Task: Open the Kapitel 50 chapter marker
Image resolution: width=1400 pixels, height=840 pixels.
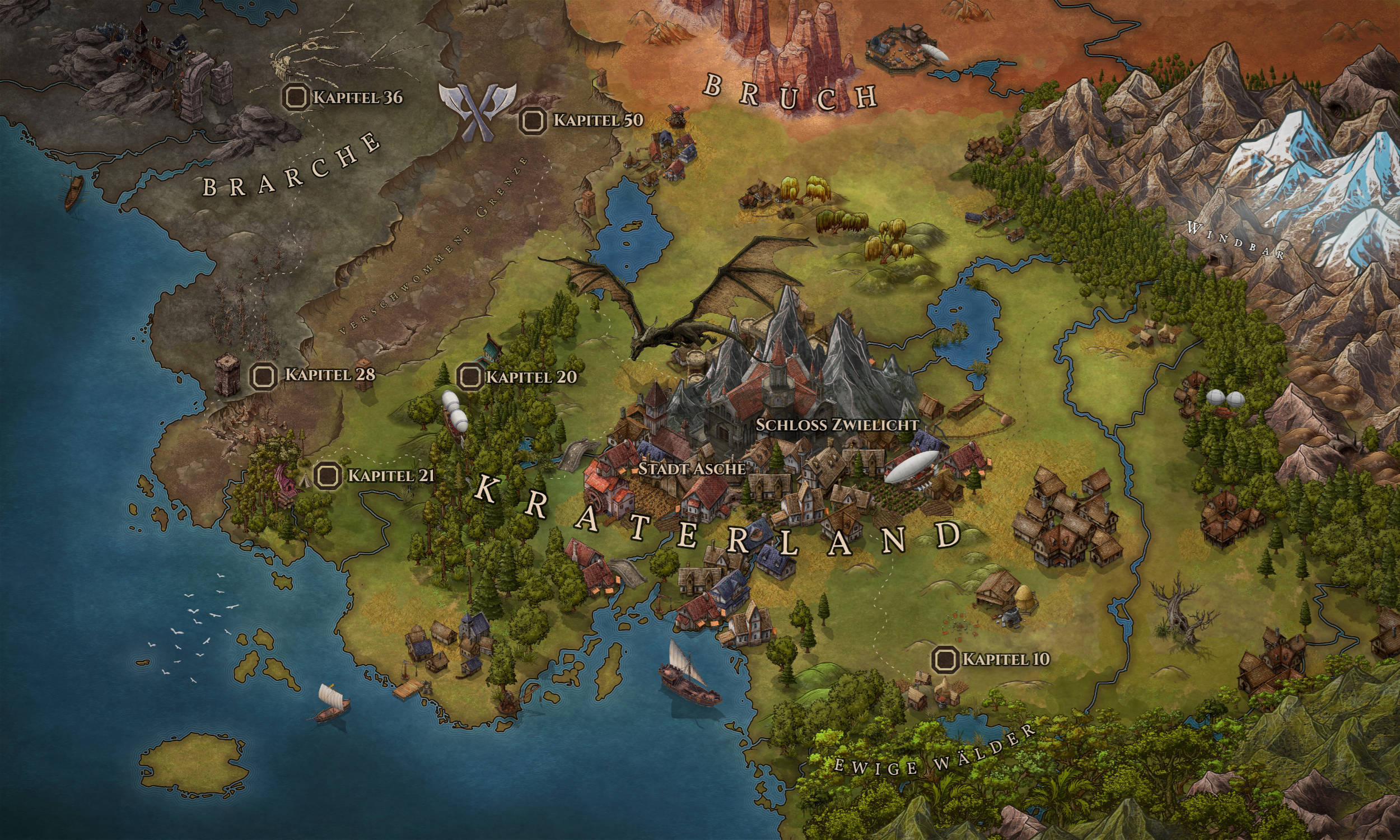Action: pos(533,120)
